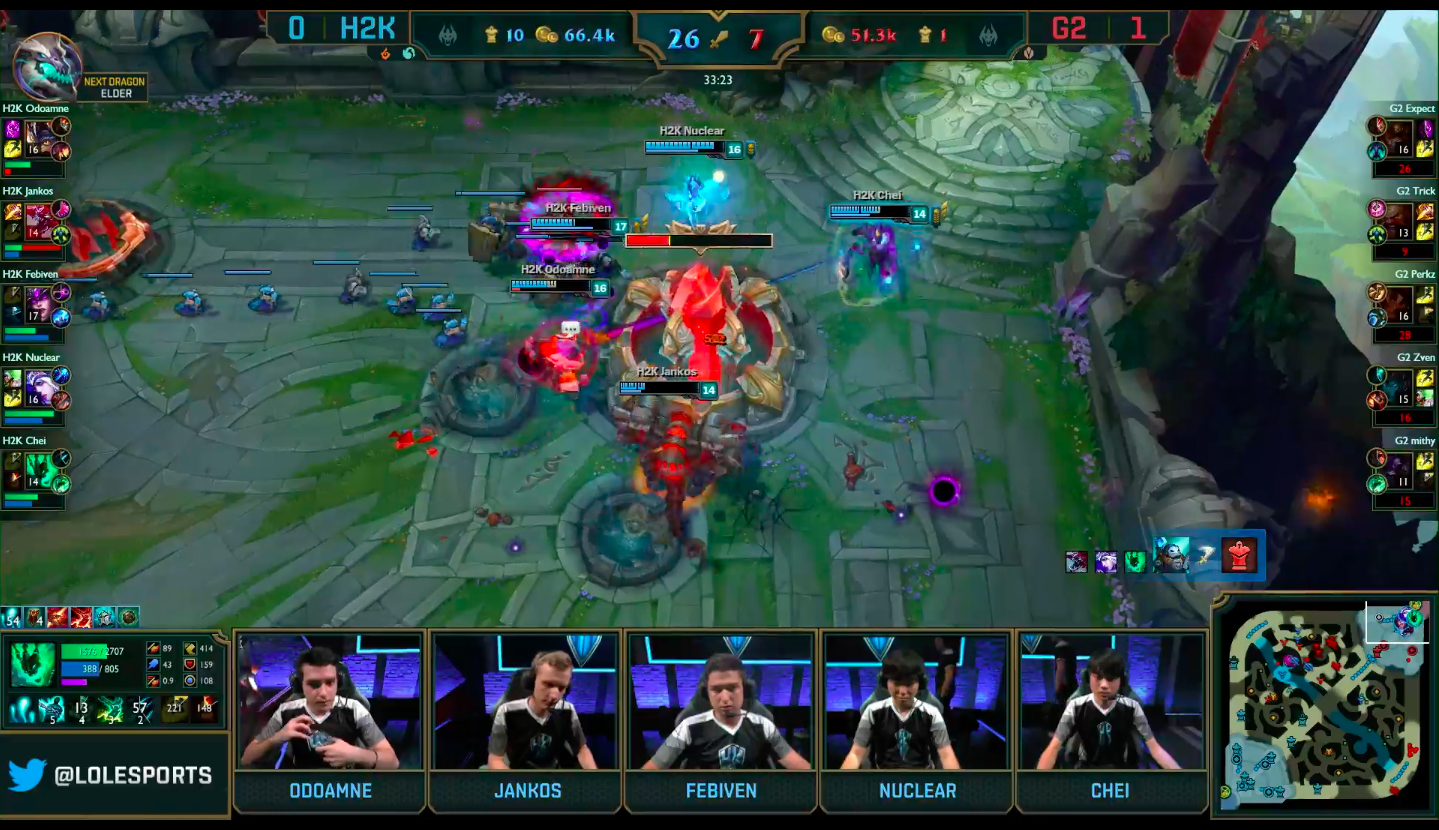Click the souls buff icon showing 54

[12, 617]
